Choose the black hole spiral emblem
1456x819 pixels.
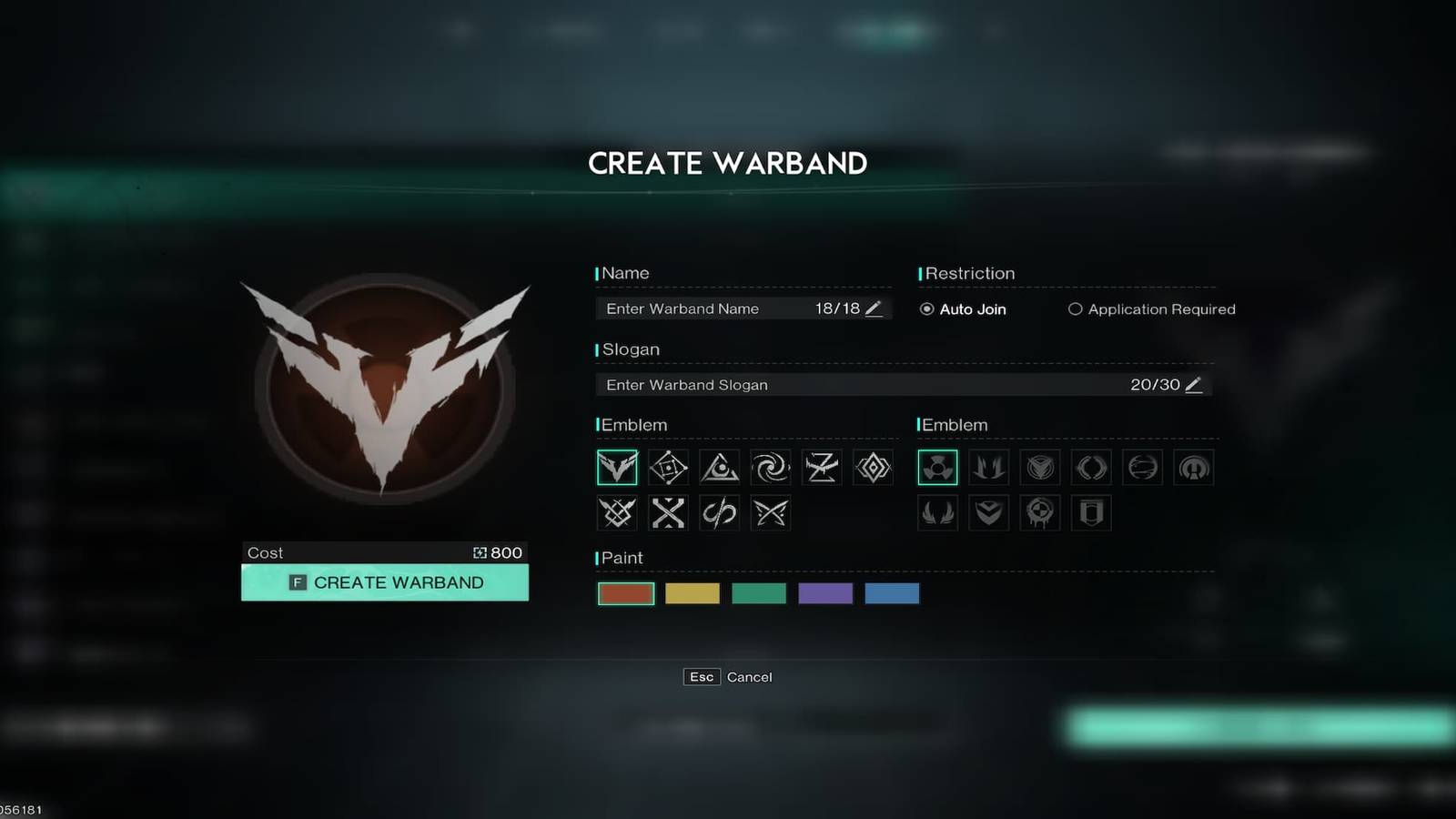771,467
